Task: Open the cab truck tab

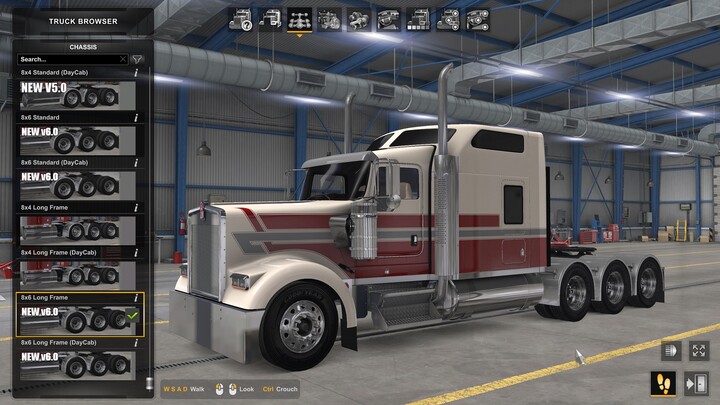Action: 270,19
